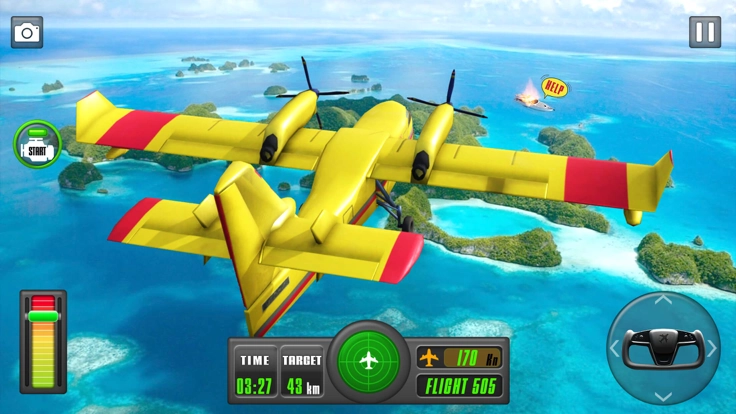Switch the camera view
Screen dimensions: 736x414
[x=27, y=32]
